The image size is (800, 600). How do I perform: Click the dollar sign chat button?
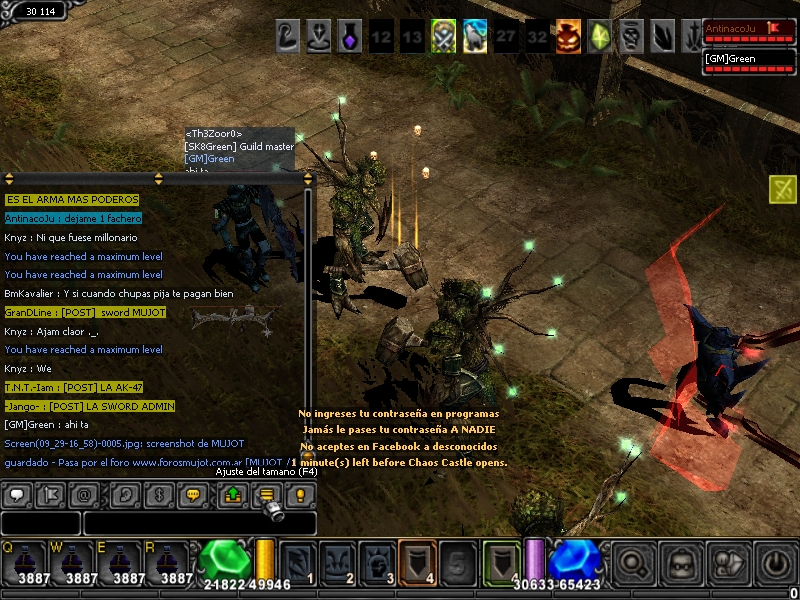tap(159, 494)
